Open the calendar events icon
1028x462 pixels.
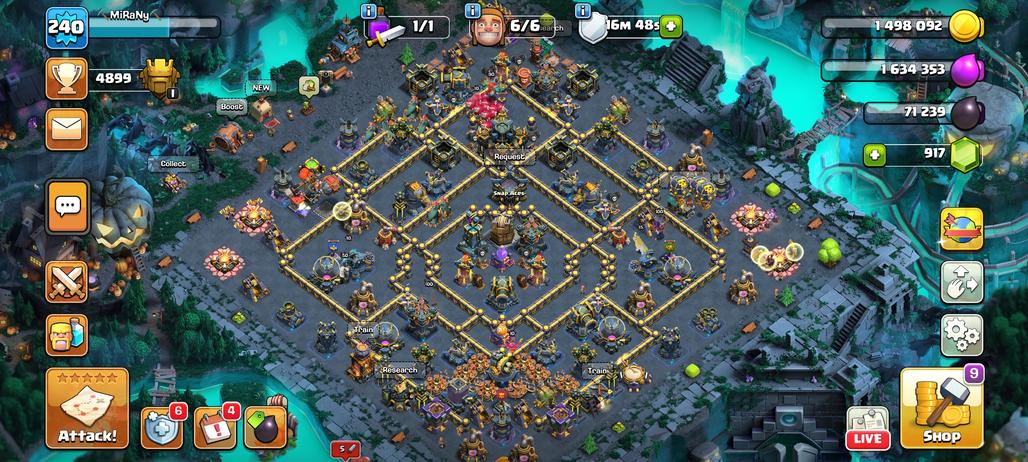[212, 425]
